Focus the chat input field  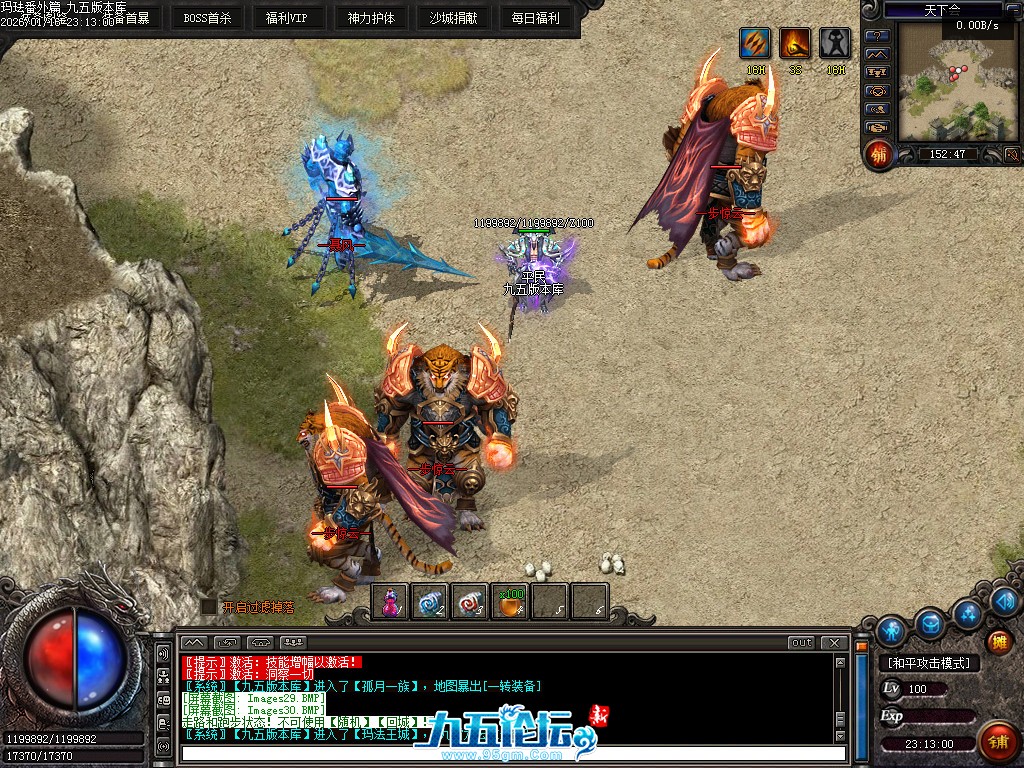pyautogui.click(x=510, y=753)
